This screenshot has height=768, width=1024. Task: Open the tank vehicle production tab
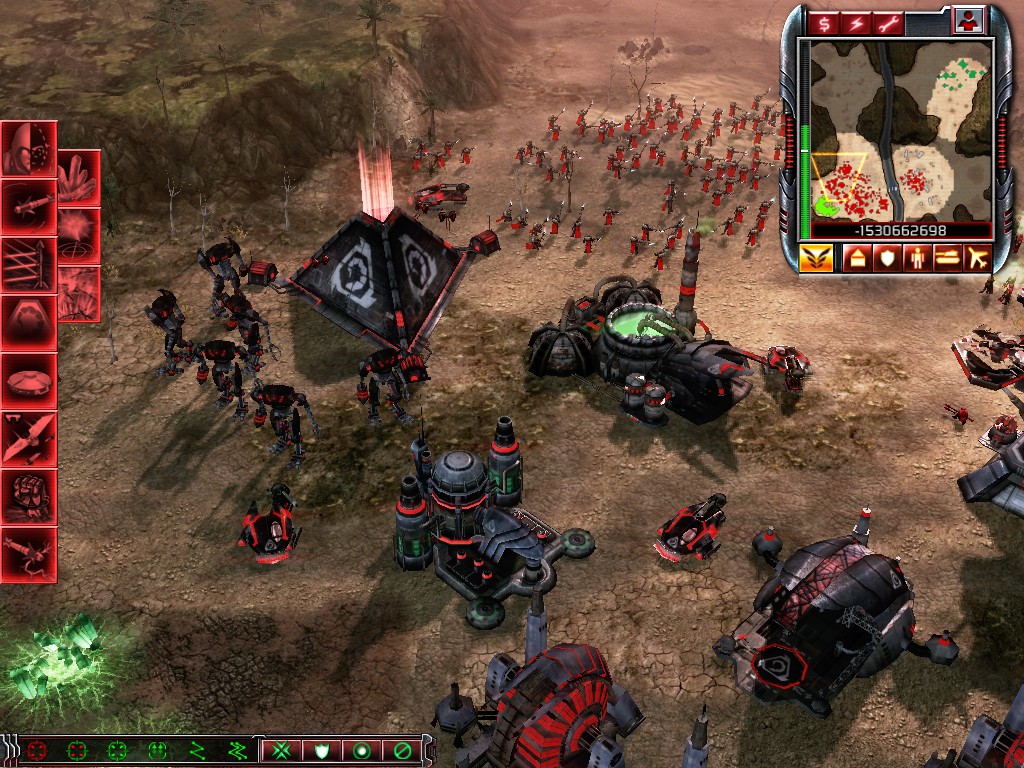tap(944, 259)
